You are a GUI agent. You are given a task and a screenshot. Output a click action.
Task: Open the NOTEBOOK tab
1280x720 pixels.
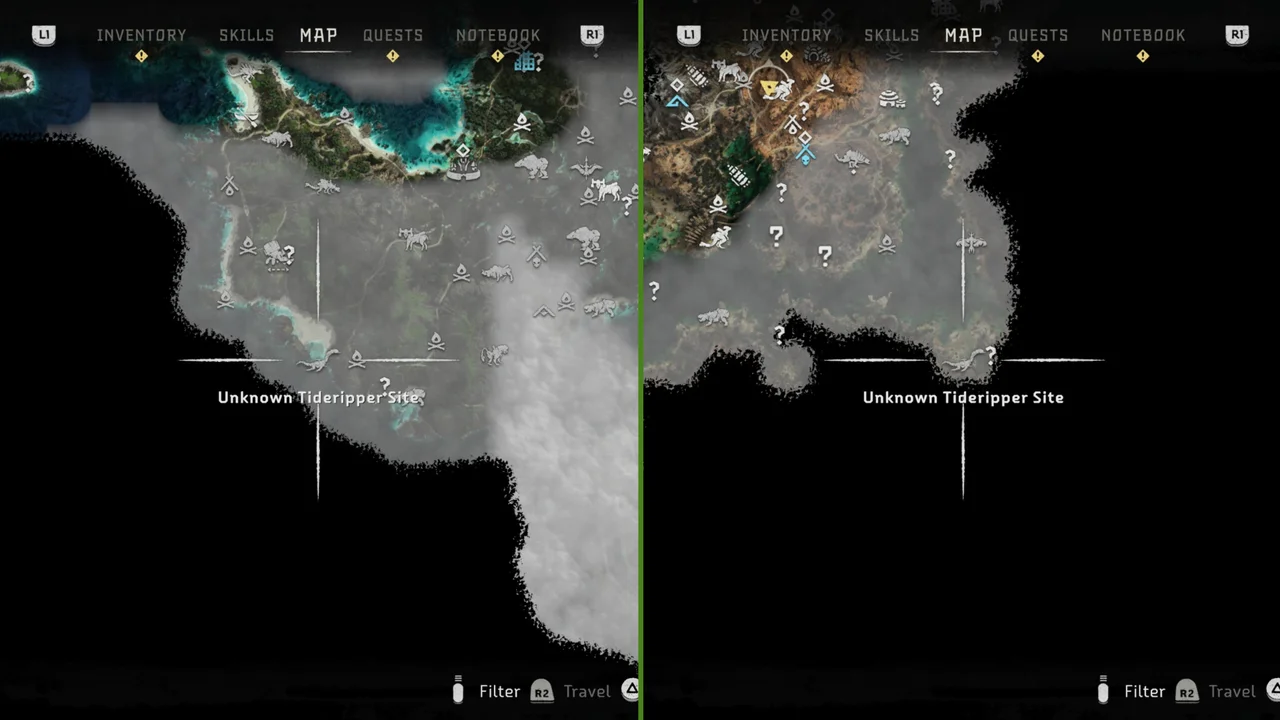click(498, 35)
